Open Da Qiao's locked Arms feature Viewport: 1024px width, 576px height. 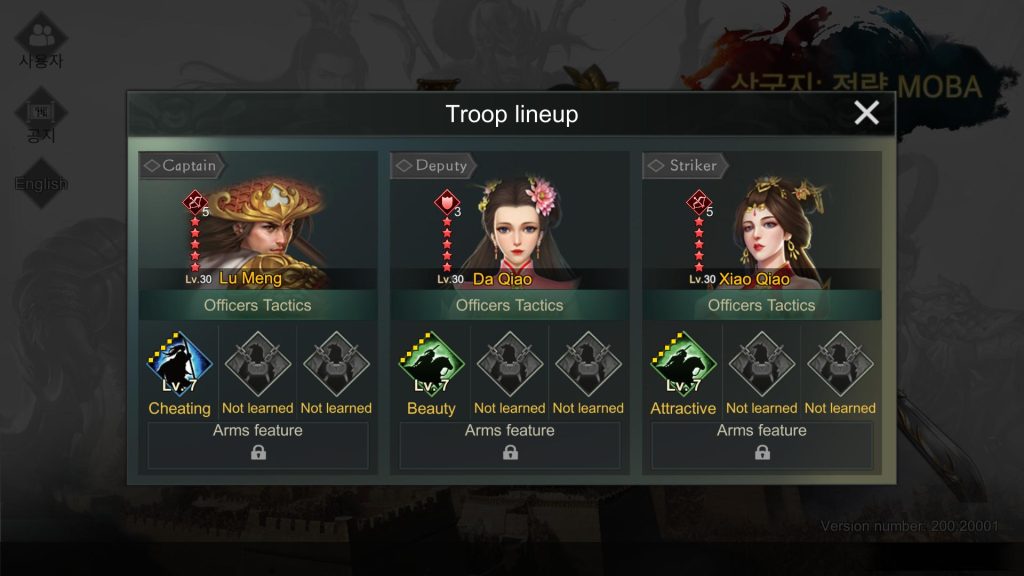(x=510, y=445)
